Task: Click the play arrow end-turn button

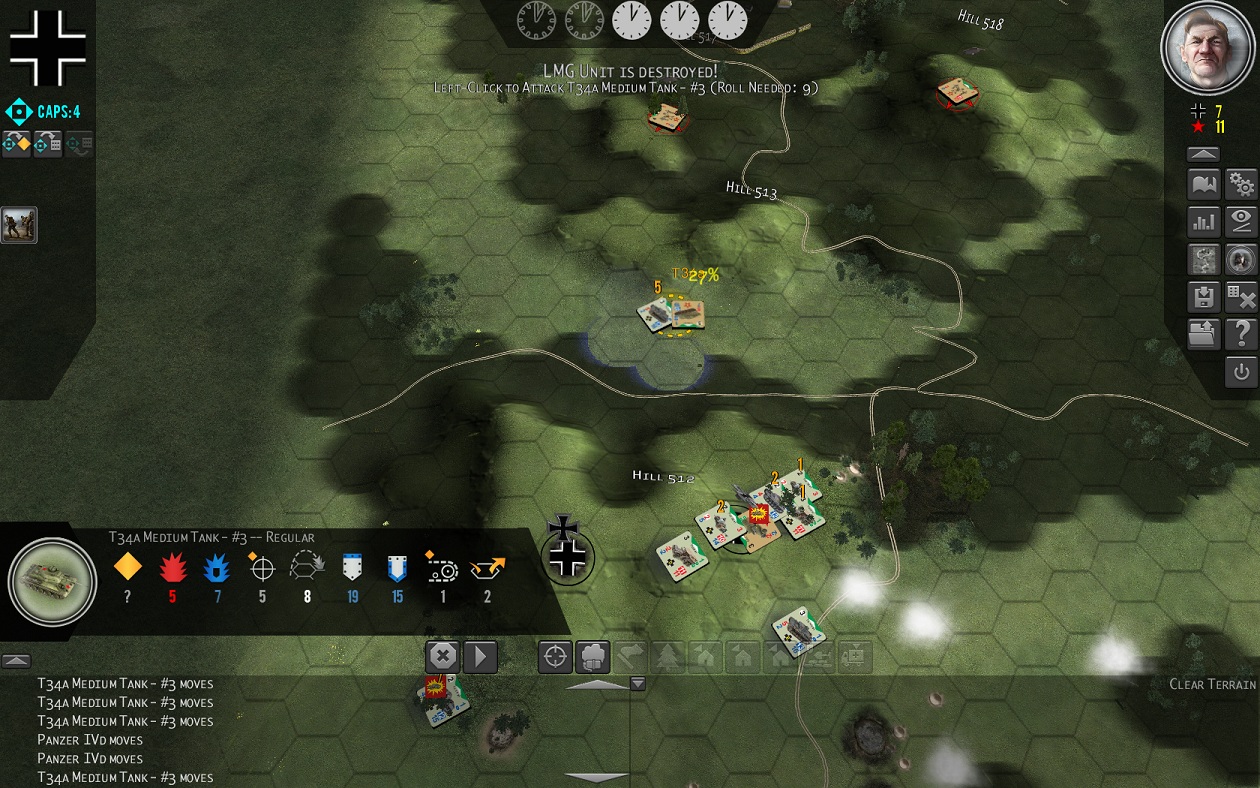Action: (480, 657)
